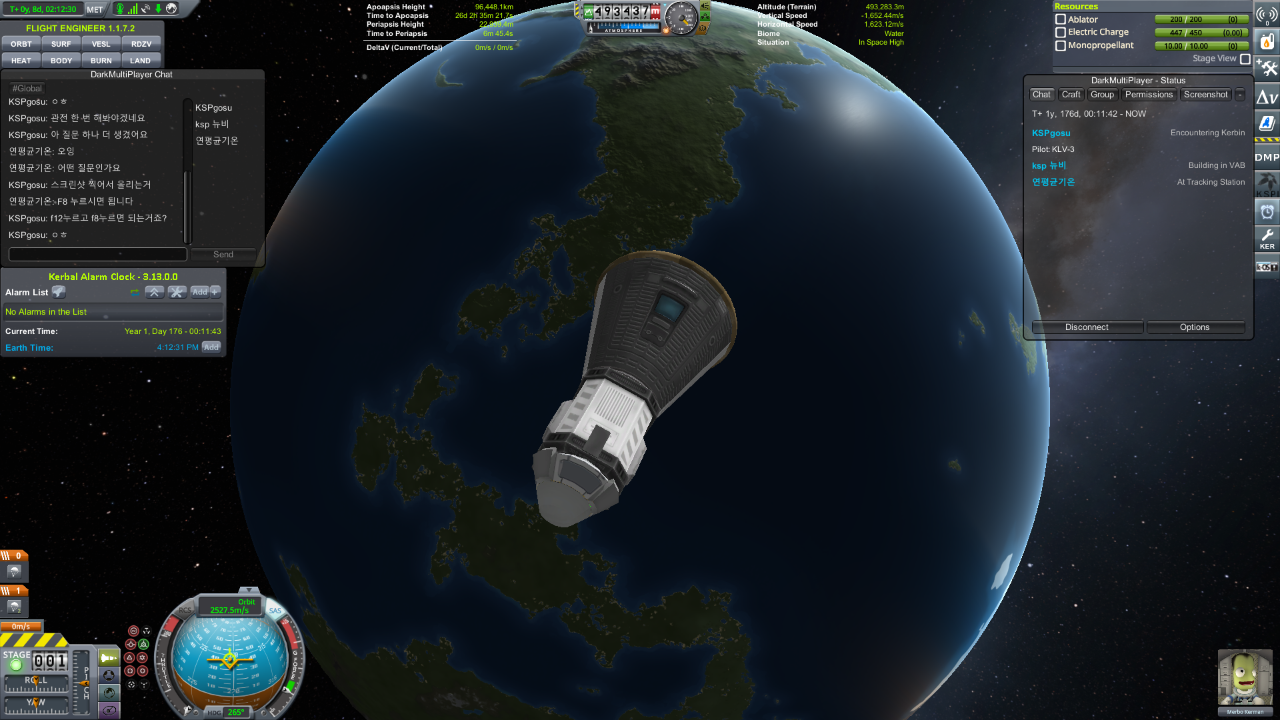Disconnect from the multiplayer server
This screenshot has width=1280, height=720.
click(1087, 327)
